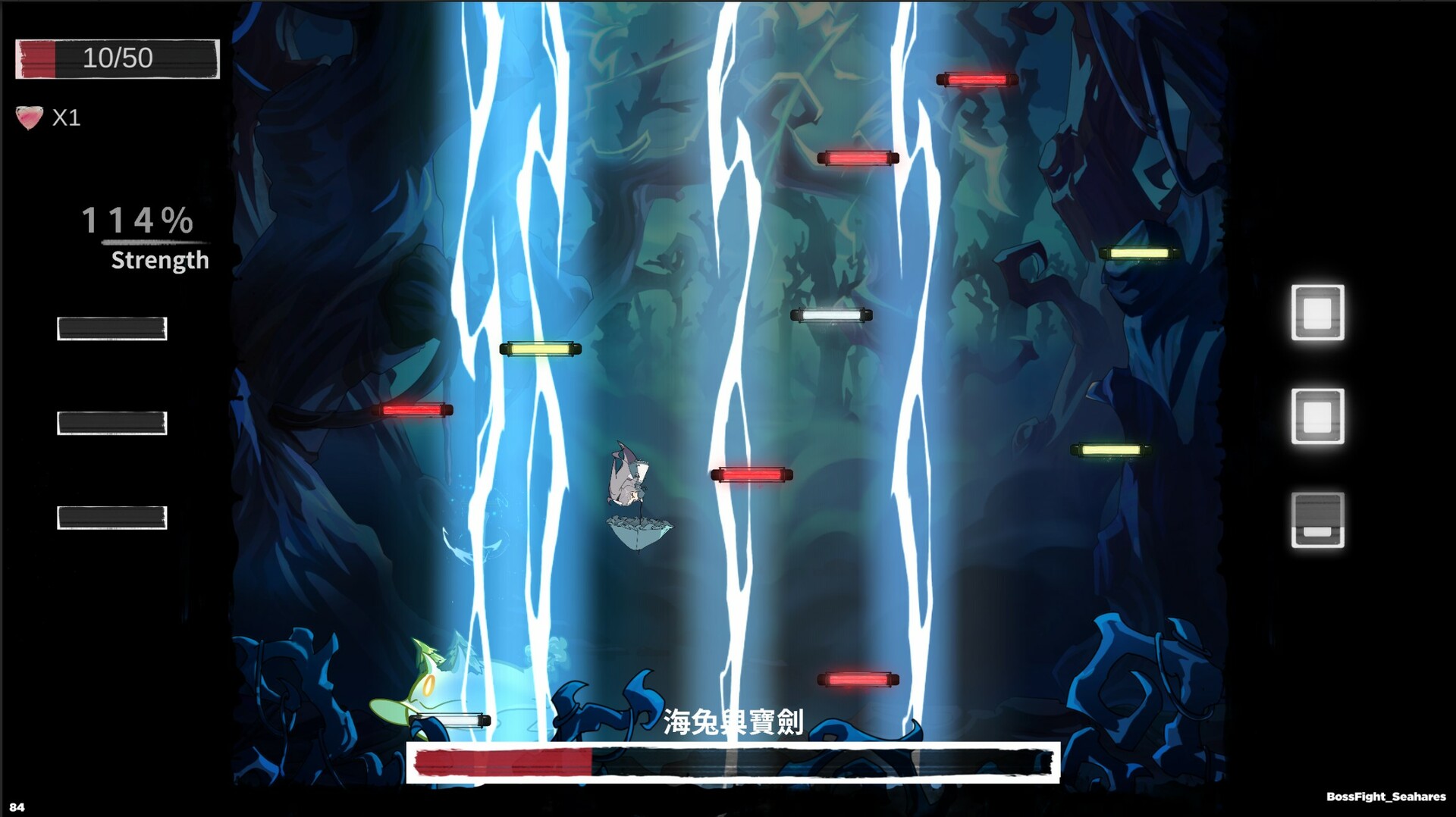The height and width of the screenshot is (817, 1456).
Task: Select the topmost white square item slot
Action: coord(1318,311)
